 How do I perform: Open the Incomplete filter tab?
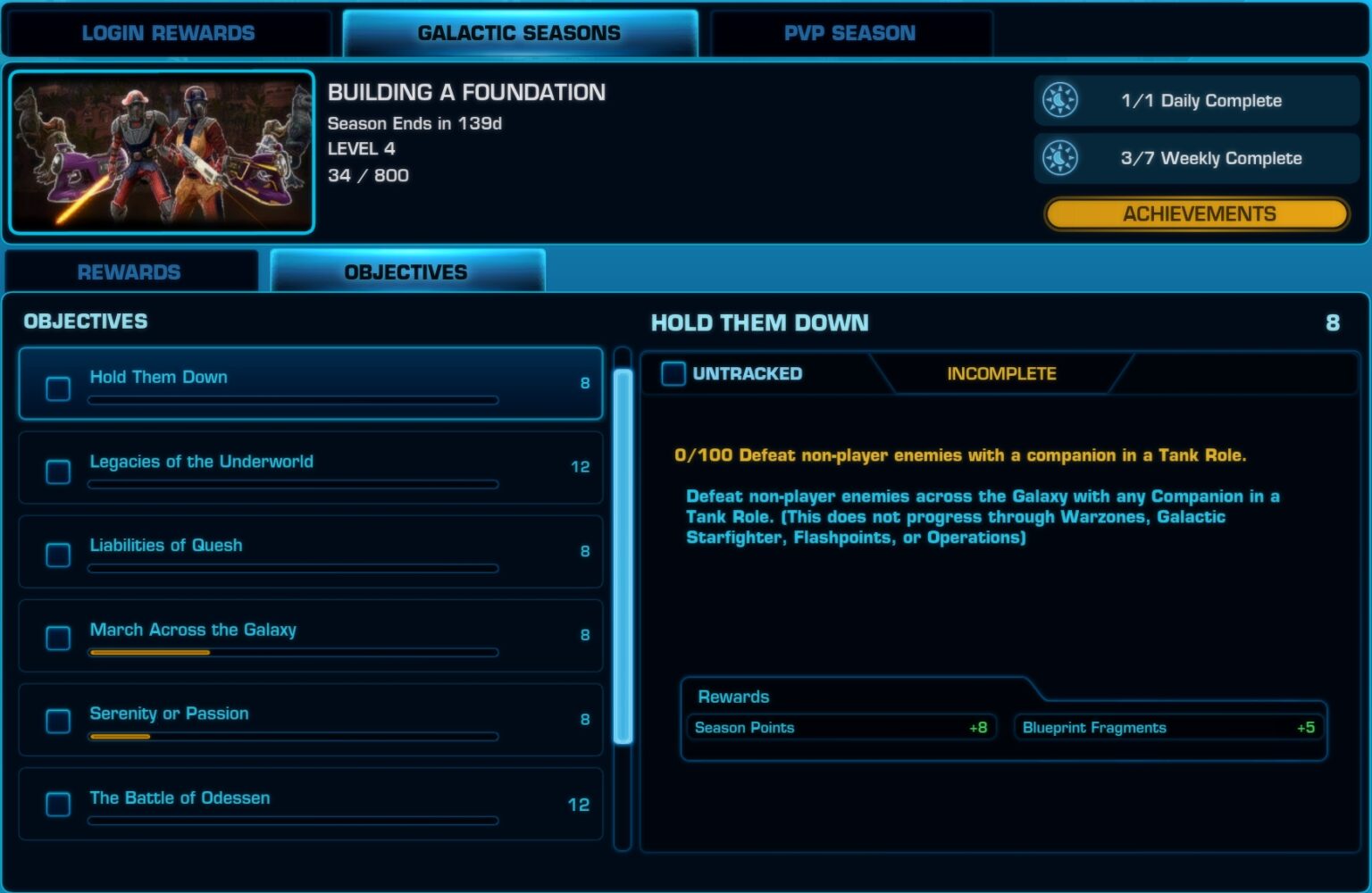pos(1000,373)
